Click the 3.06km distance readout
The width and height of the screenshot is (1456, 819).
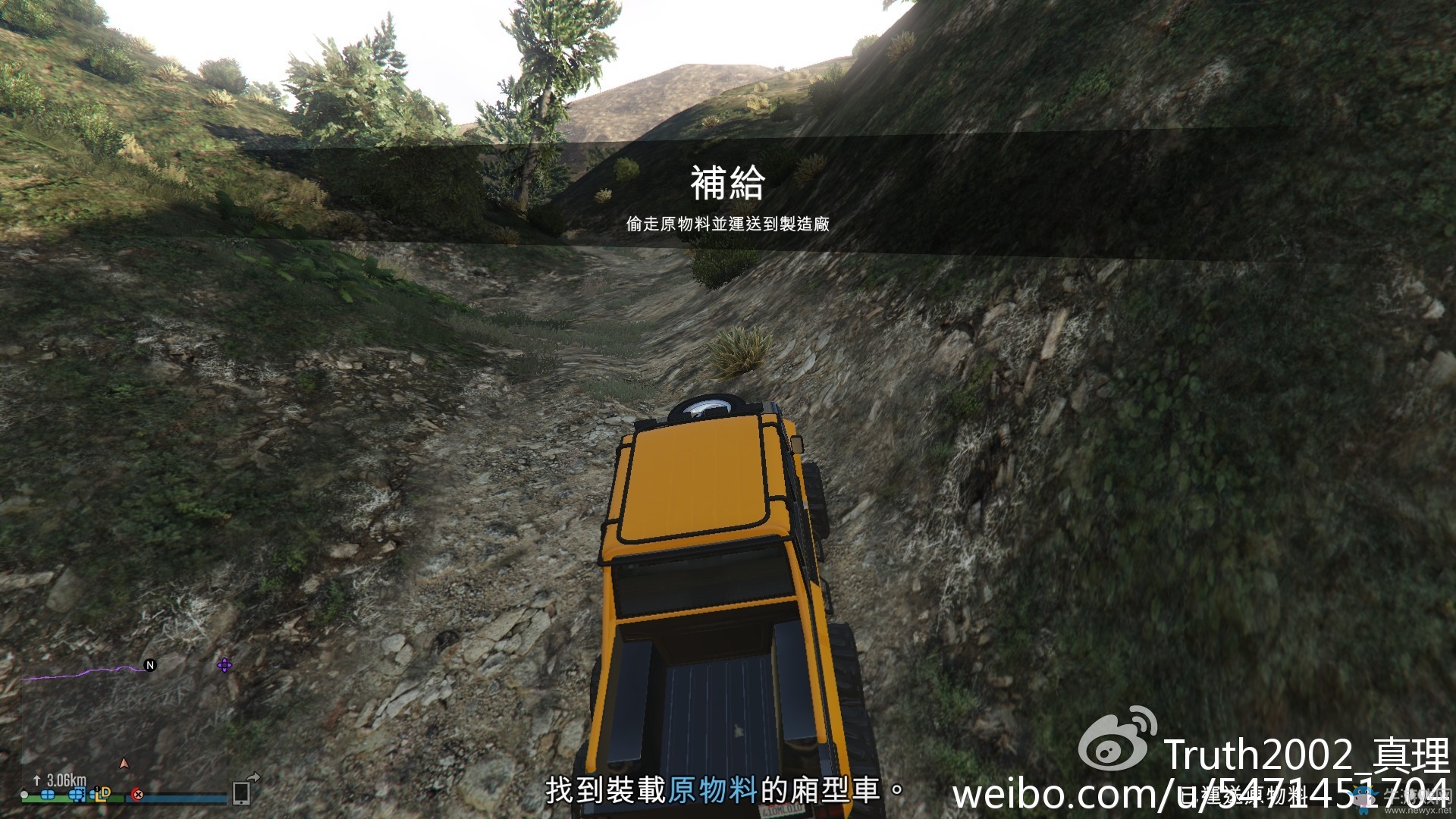tap(66, 780)
